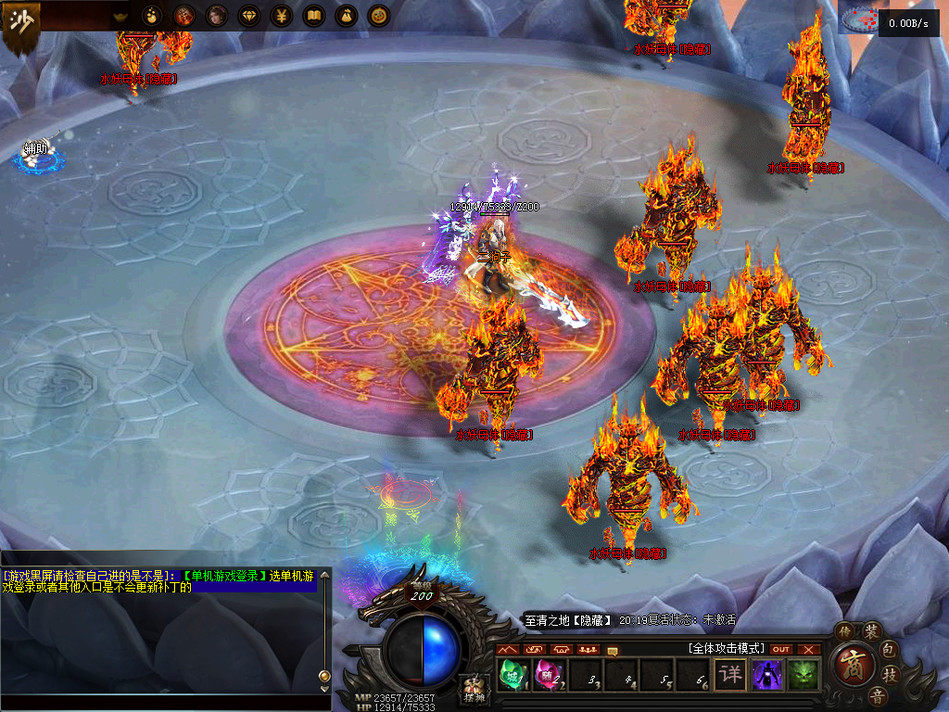Use the pink potion in slot 2

[546, 675]
